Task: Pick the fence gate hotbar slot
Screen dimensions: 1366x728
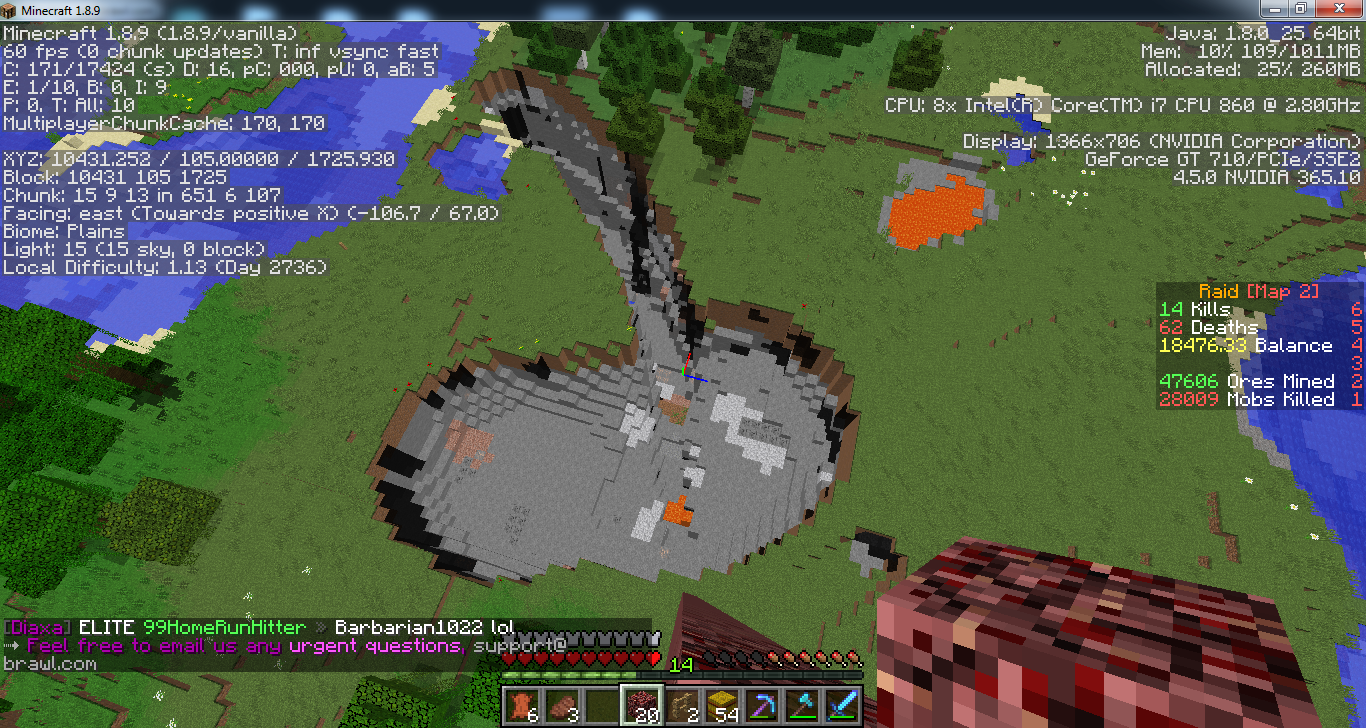Action: pos(682,705)
